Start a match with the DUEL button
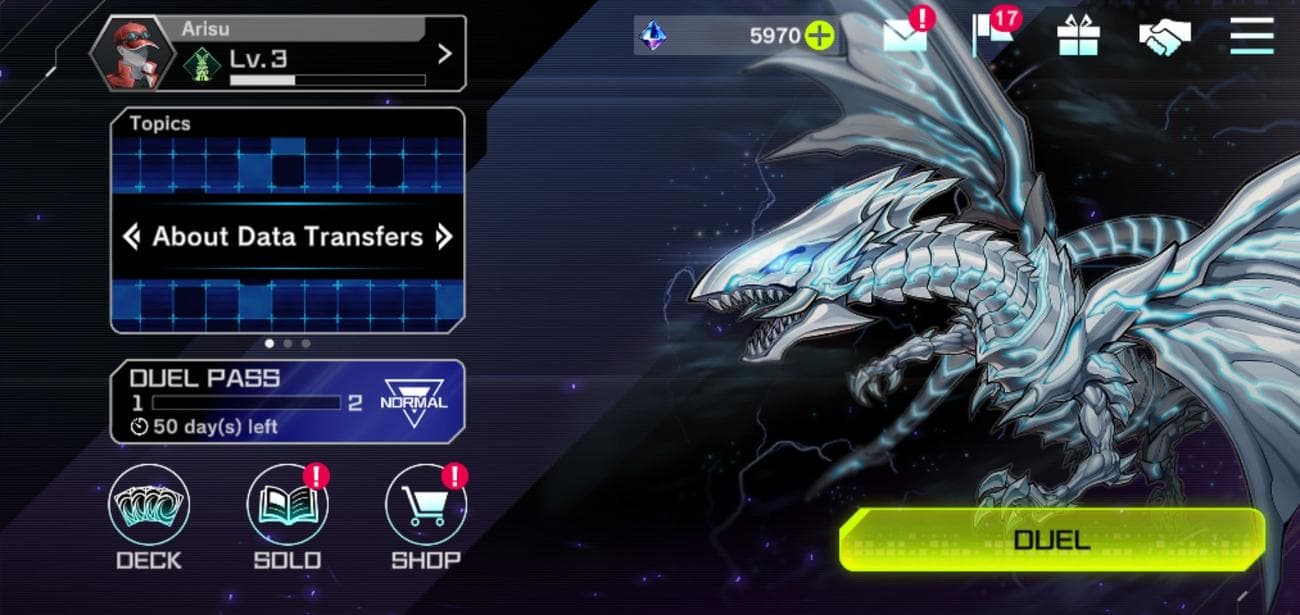This screenshot has width=1300, height=615. [1052, 540]
